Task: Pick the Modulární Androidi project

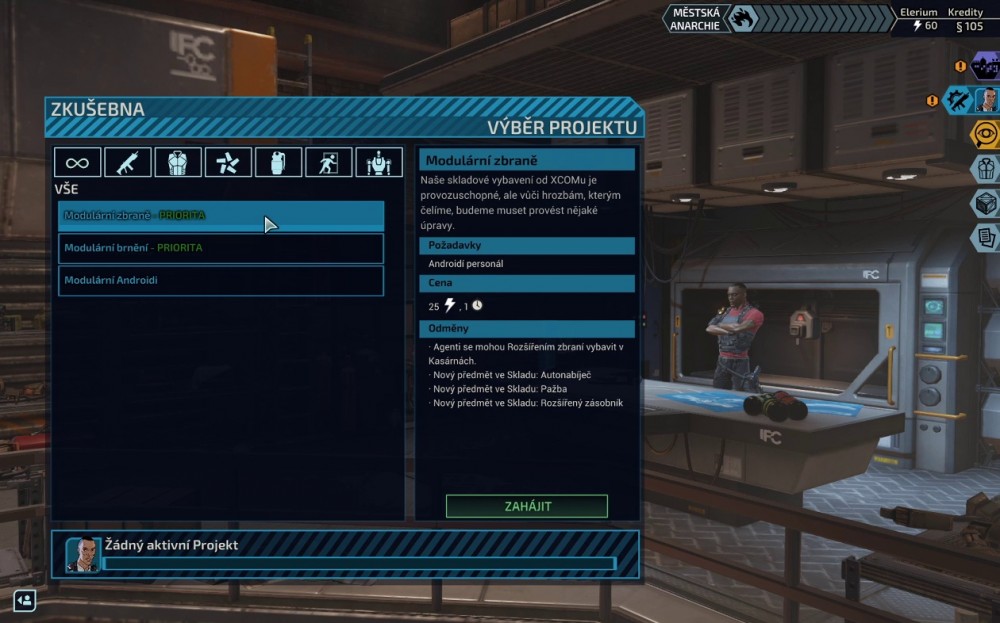Action: [x=220, y=280]
